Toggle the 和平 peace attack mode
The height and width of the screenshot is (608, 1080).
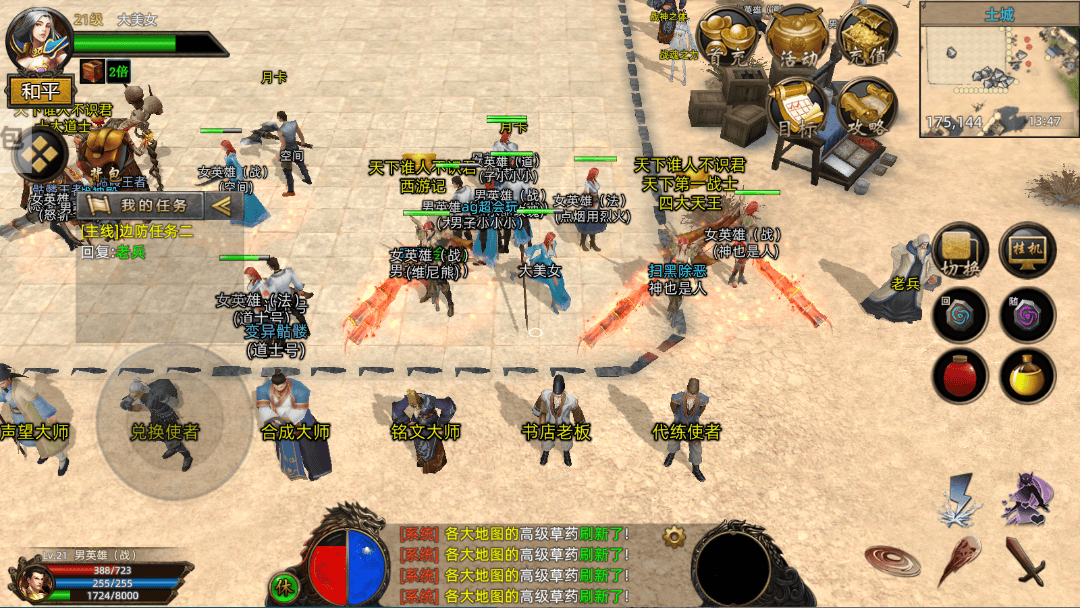point(39,92)
